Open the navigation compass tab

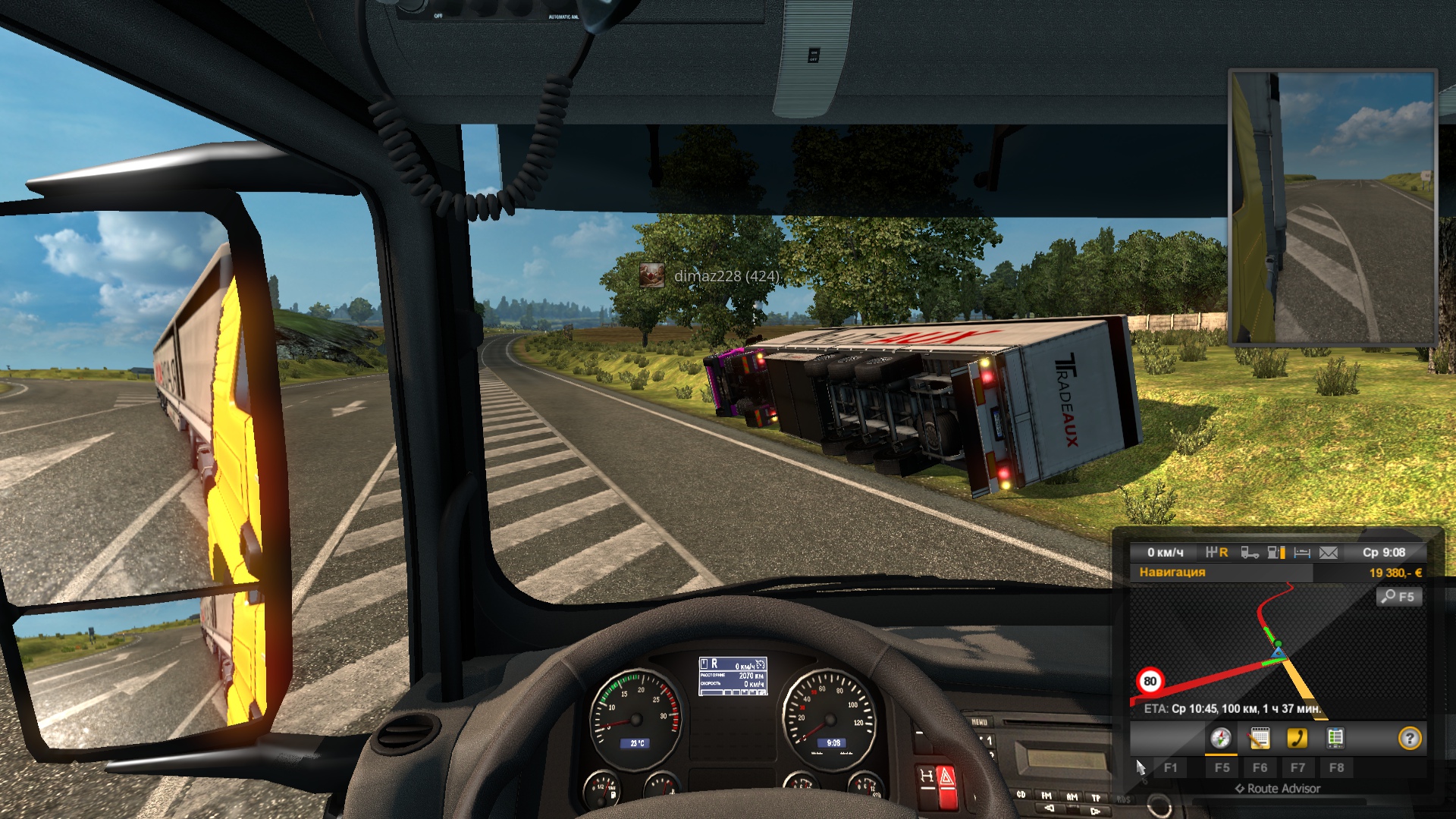coord(1221,738)
